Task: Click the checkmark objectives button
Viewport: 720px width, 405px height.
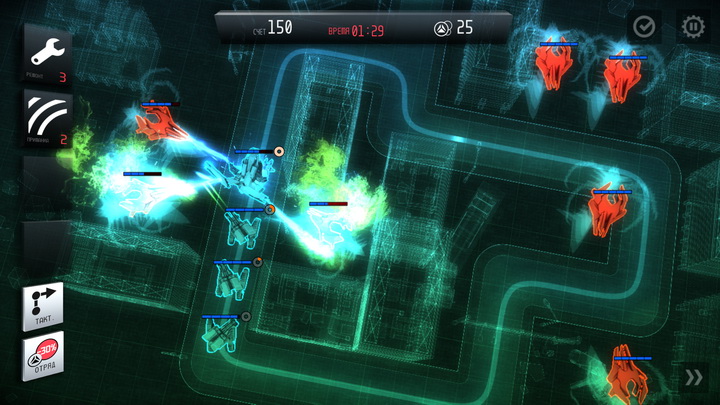Action: [x=644, y=27]
